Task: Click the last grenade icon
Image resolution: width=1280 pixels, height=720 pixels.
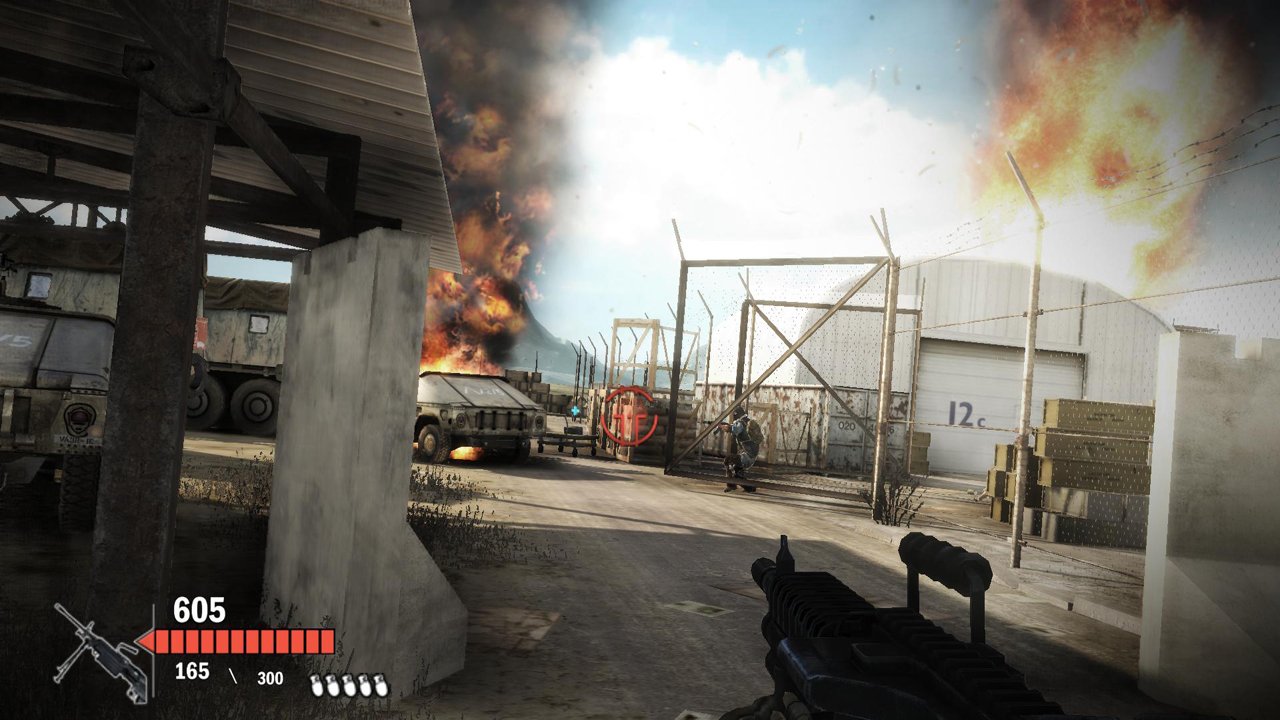Action: coord(382,685)
